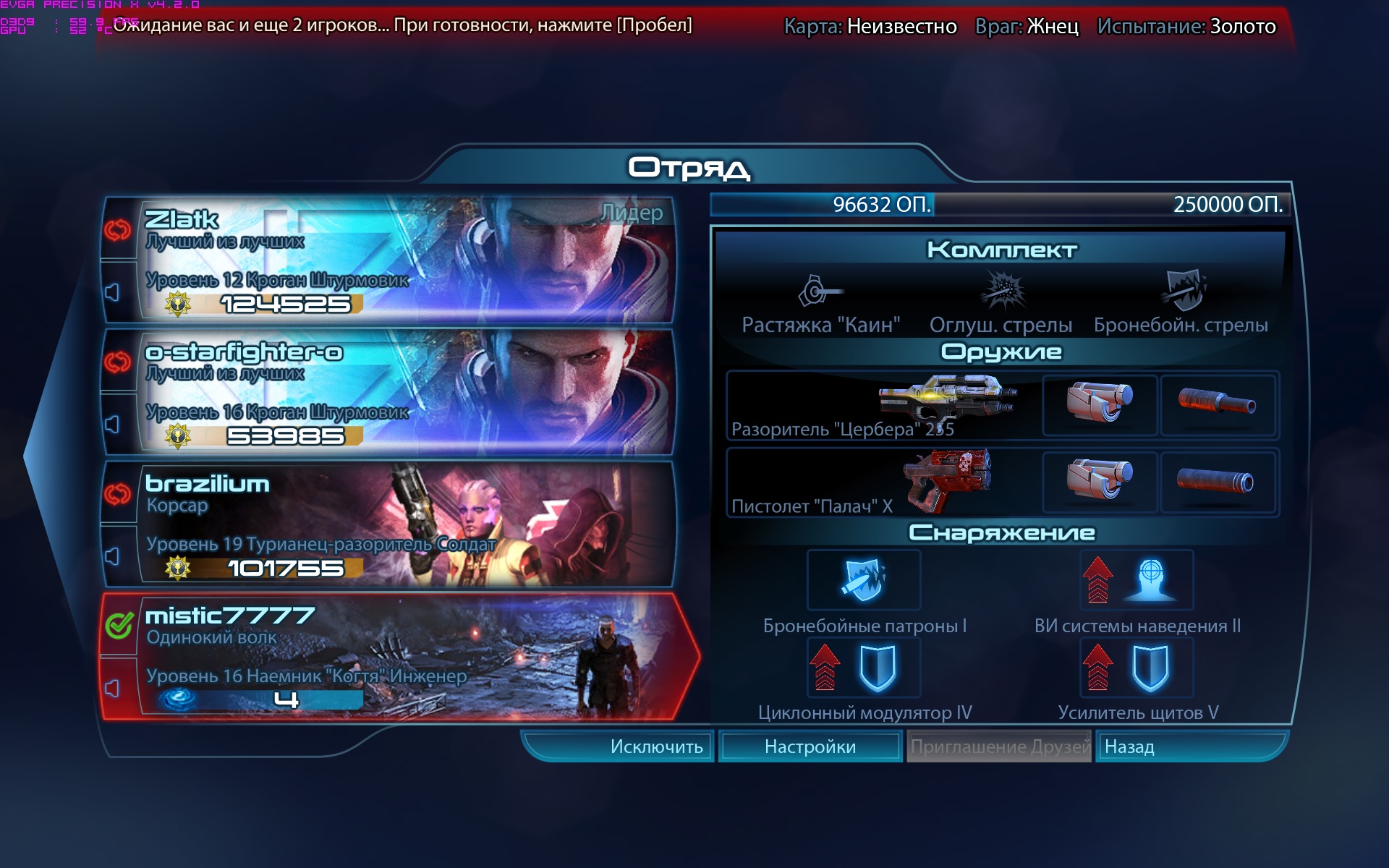Open the Усилитель щитов V equipment slot
The width and height of the screenshot is (1389, 868).
[x=1137, y=667]
